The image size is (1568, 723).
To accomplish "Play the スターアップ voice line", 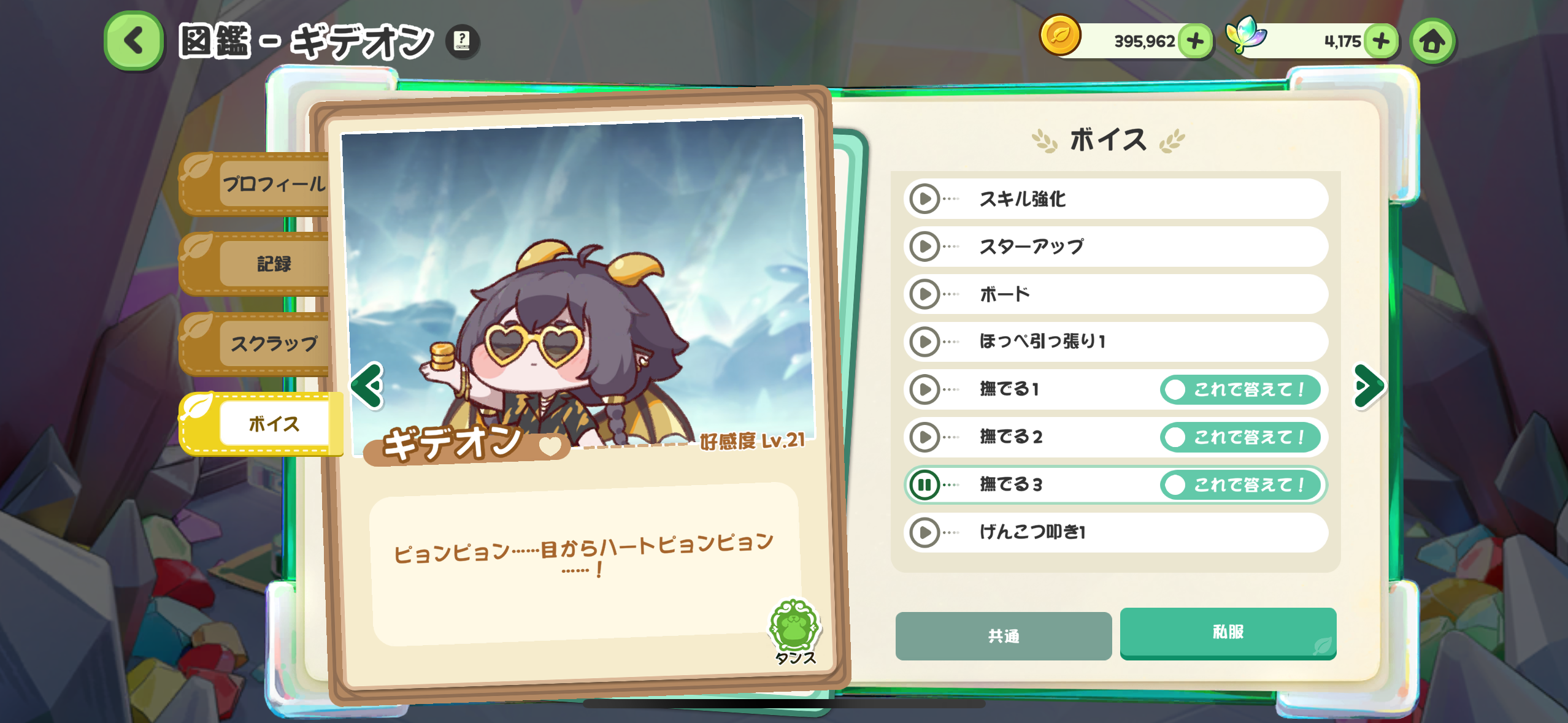I will pos(924,247).
